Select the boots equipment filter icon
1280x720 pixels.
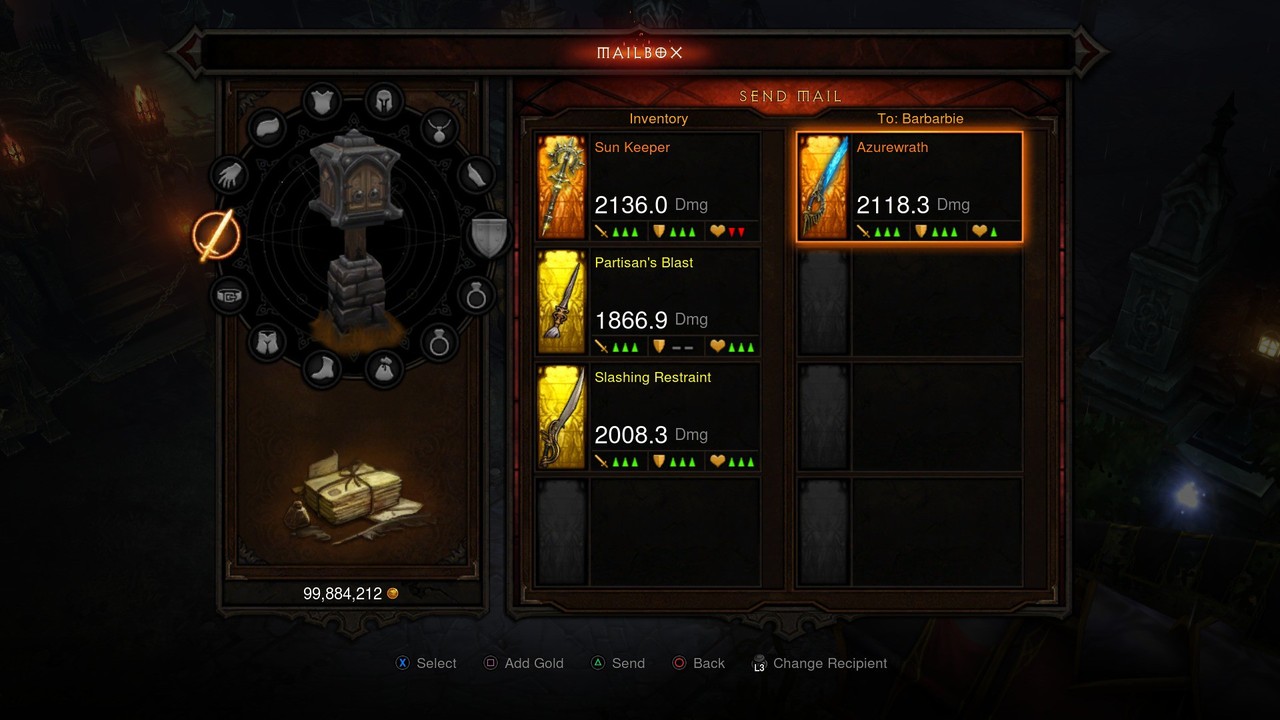click(x=323, y=369)
